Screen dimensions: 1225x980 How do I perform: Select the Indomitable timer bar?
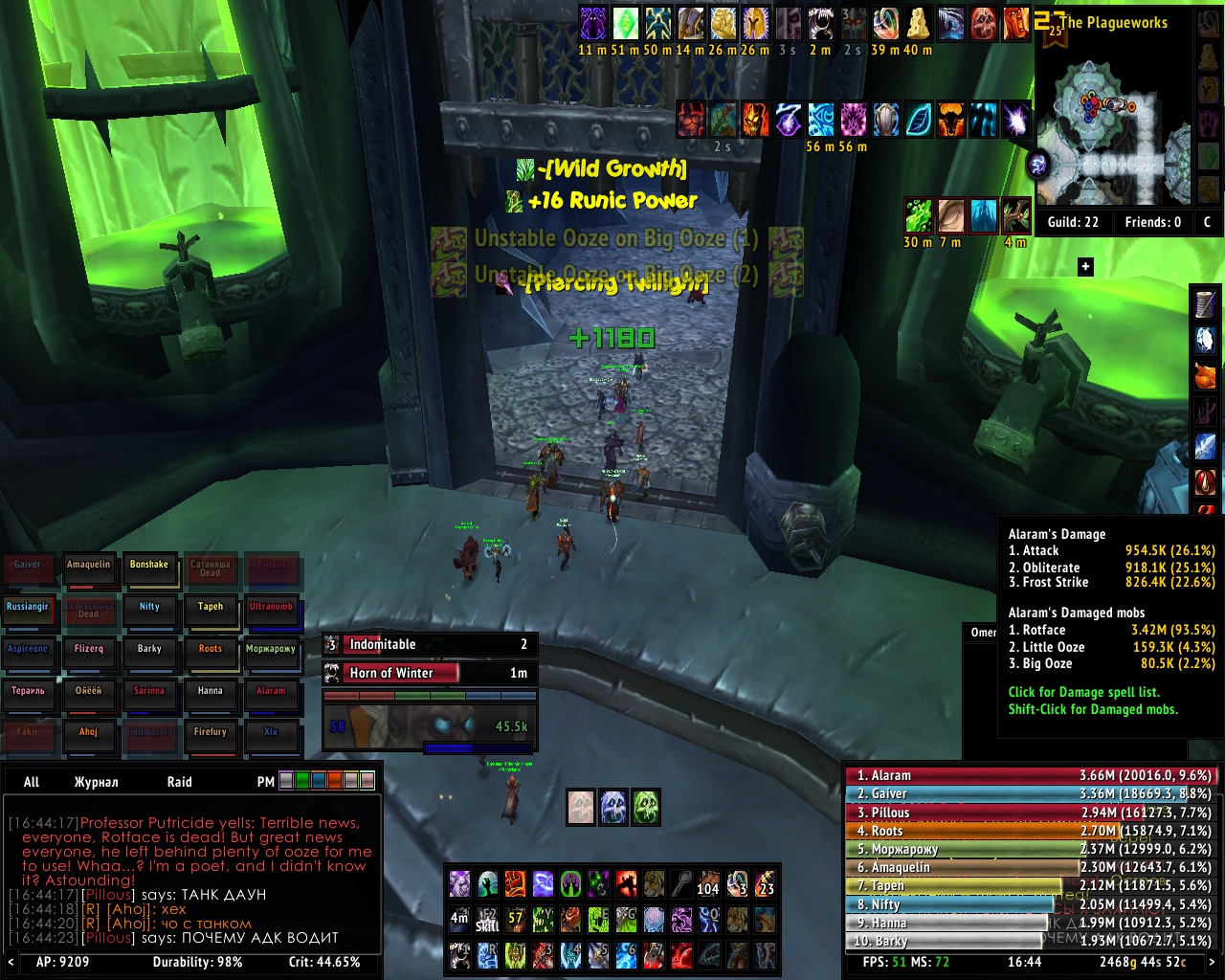(430, 644)
